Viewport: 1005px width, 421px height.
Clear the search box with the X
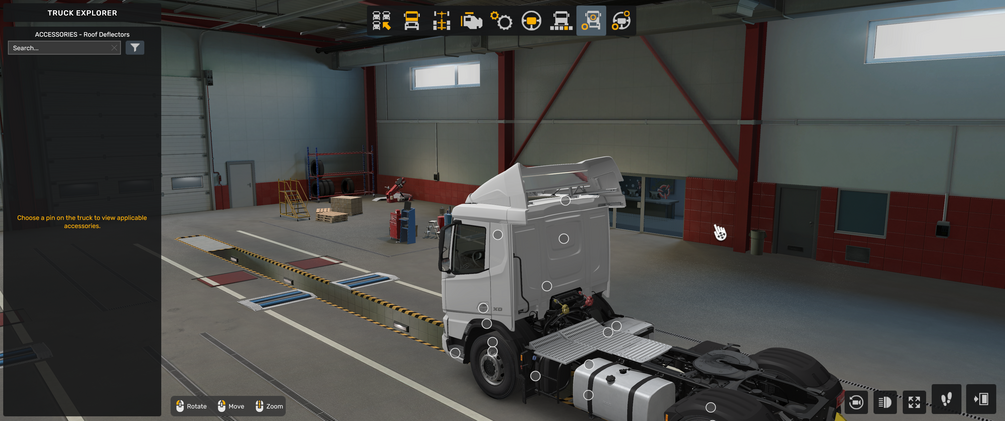coord(115,48)
